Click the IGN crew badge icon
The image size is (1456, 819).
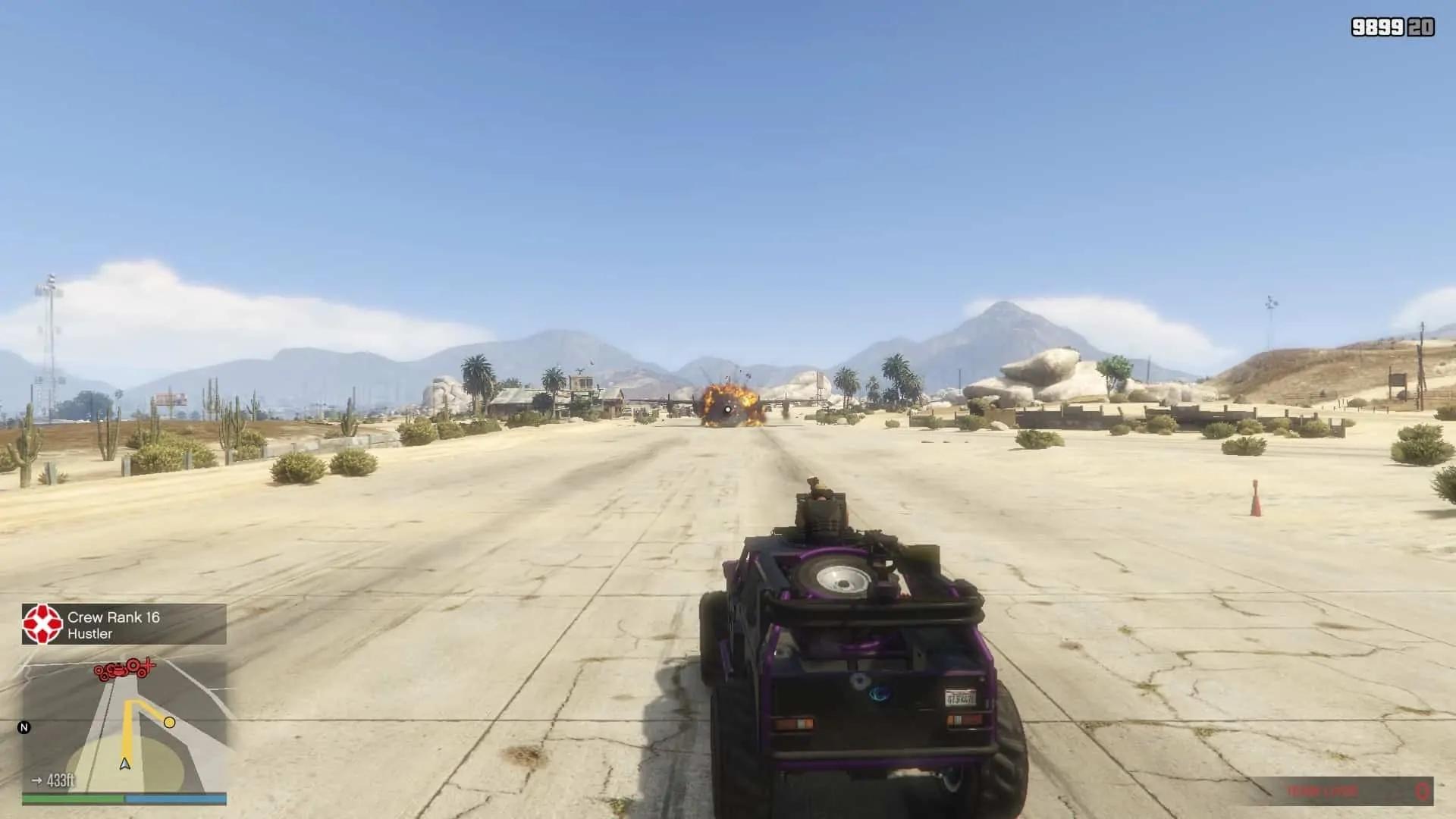click(x=41, y=624)
